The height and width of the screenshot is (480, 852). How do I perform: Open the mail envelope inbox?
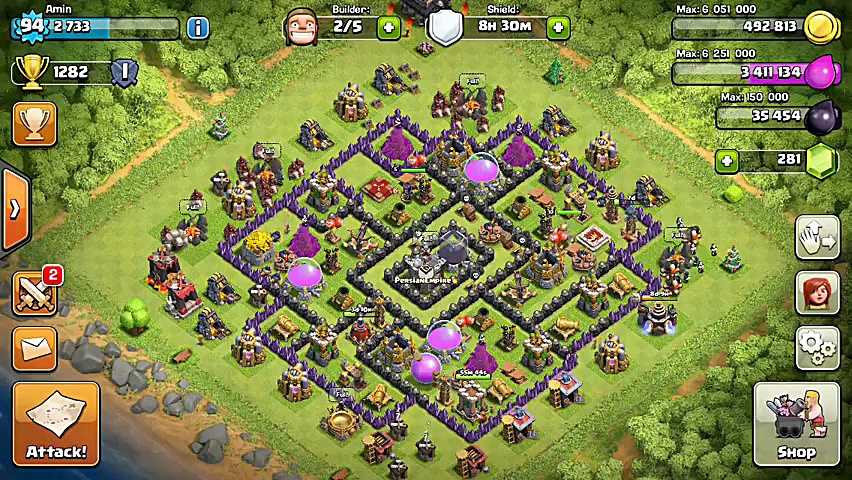tap(34, 348)
